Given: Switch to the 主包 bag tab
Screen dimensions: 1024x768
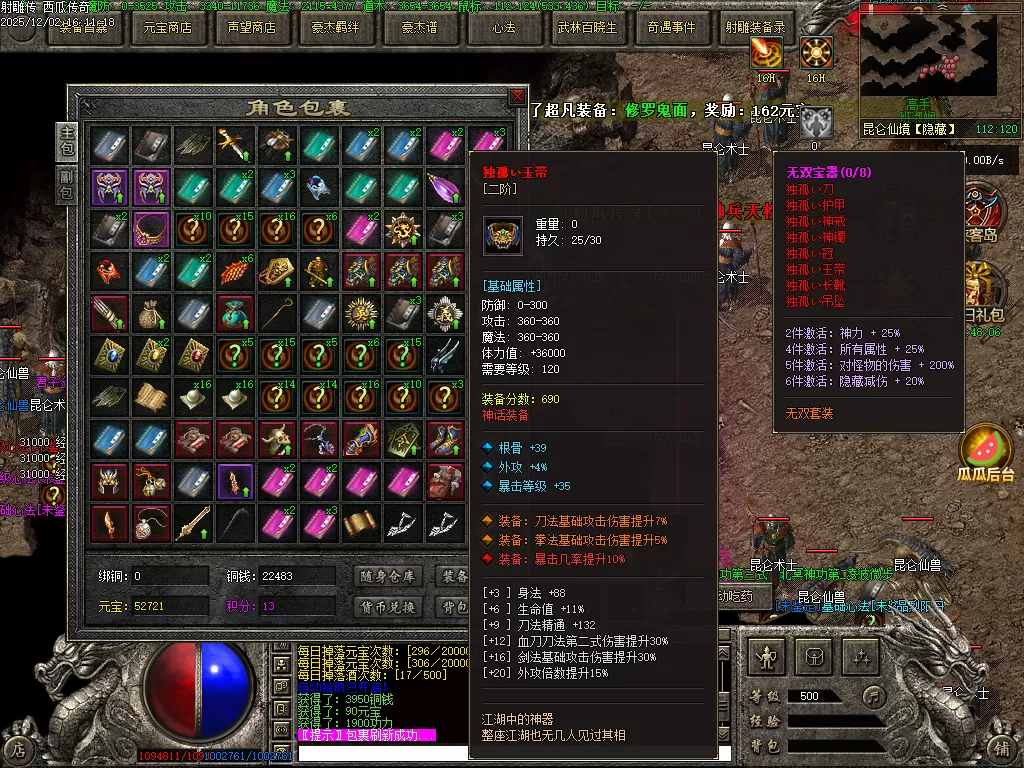Looking at the screenshot, I should pyautogui.click(x=67, y=141).
